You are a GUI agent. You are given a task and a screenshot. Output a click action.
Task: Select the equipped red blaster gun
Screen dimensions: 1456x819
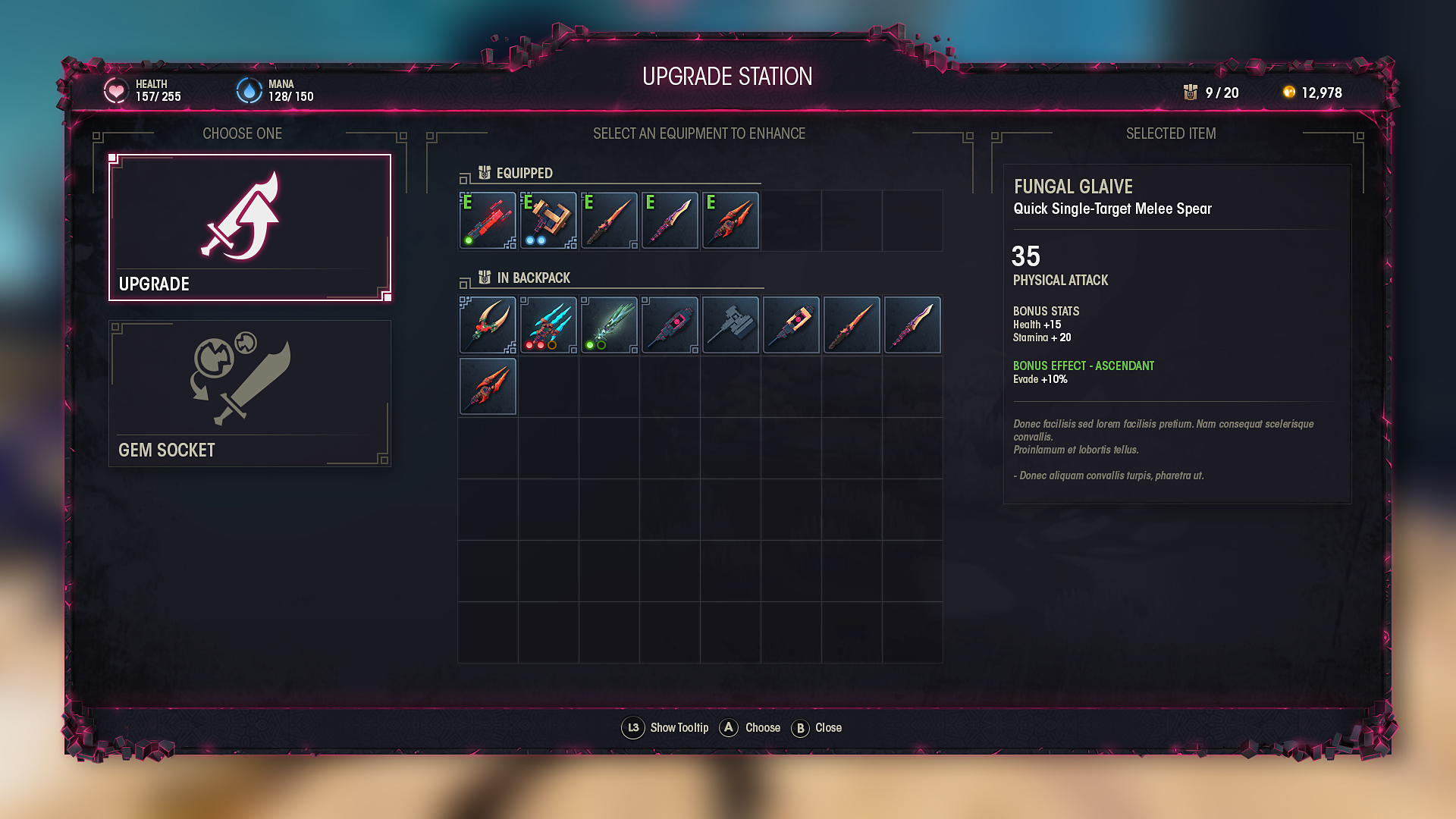tap(488, 221)
